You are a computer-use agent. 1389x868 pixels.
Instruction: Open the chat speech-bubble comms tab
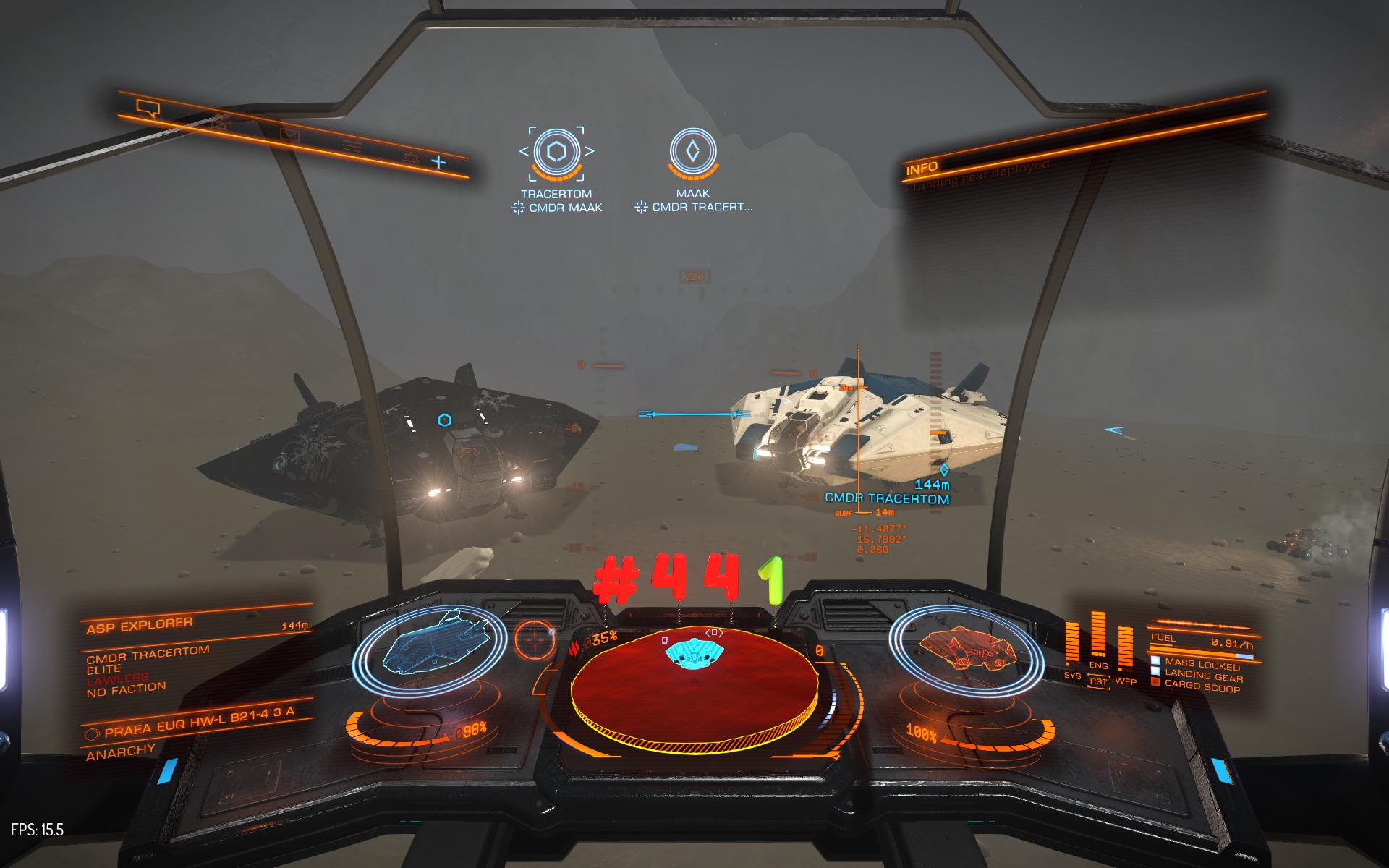(x=148, y=109)
